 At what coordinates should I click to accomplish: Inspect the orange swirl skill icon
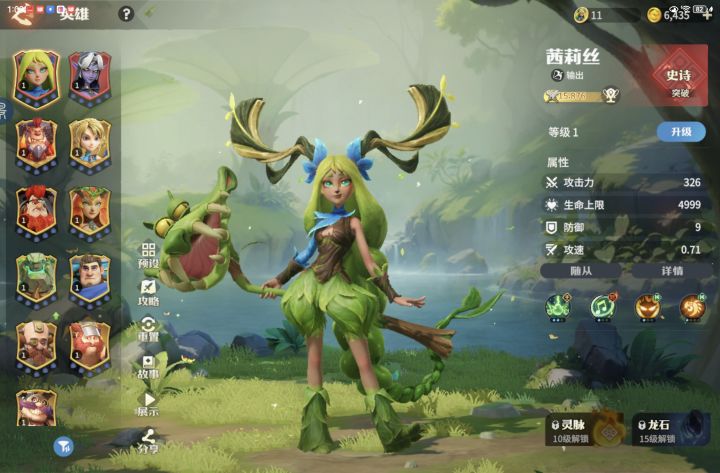pyautogui.click(x=691, y=307)
